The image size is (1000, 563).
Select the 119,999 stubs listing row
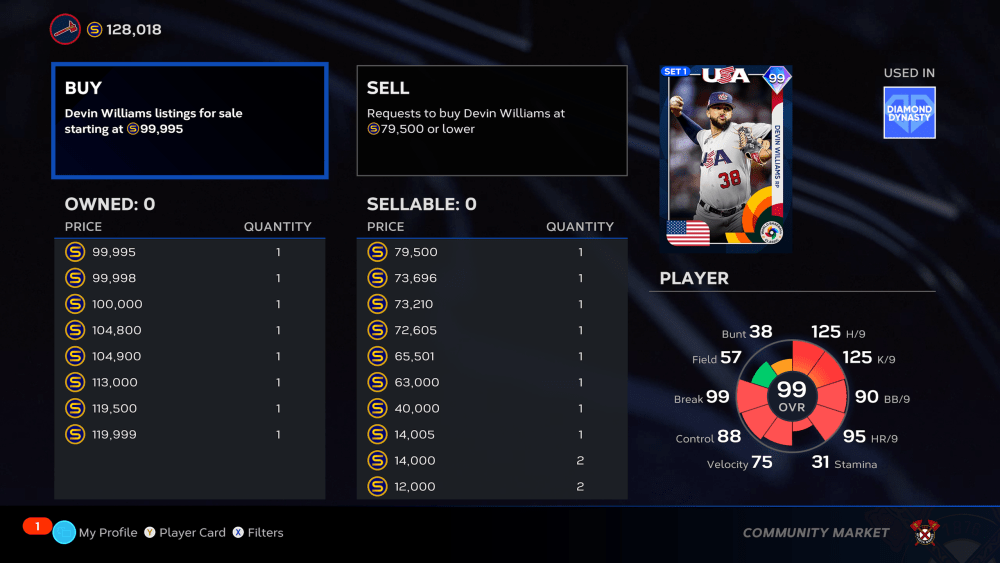point(190,434)
